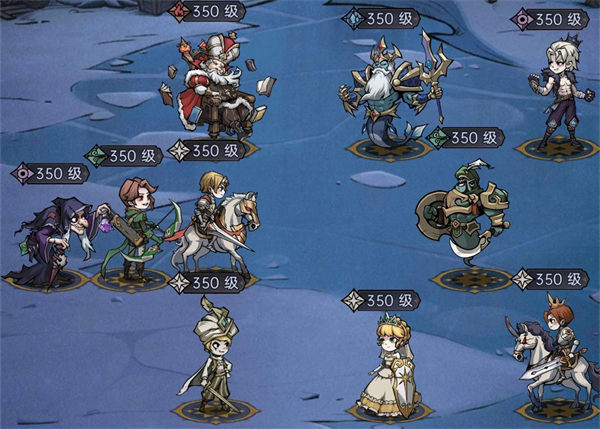Select the red-robed bearded hero on the throne

211,90
